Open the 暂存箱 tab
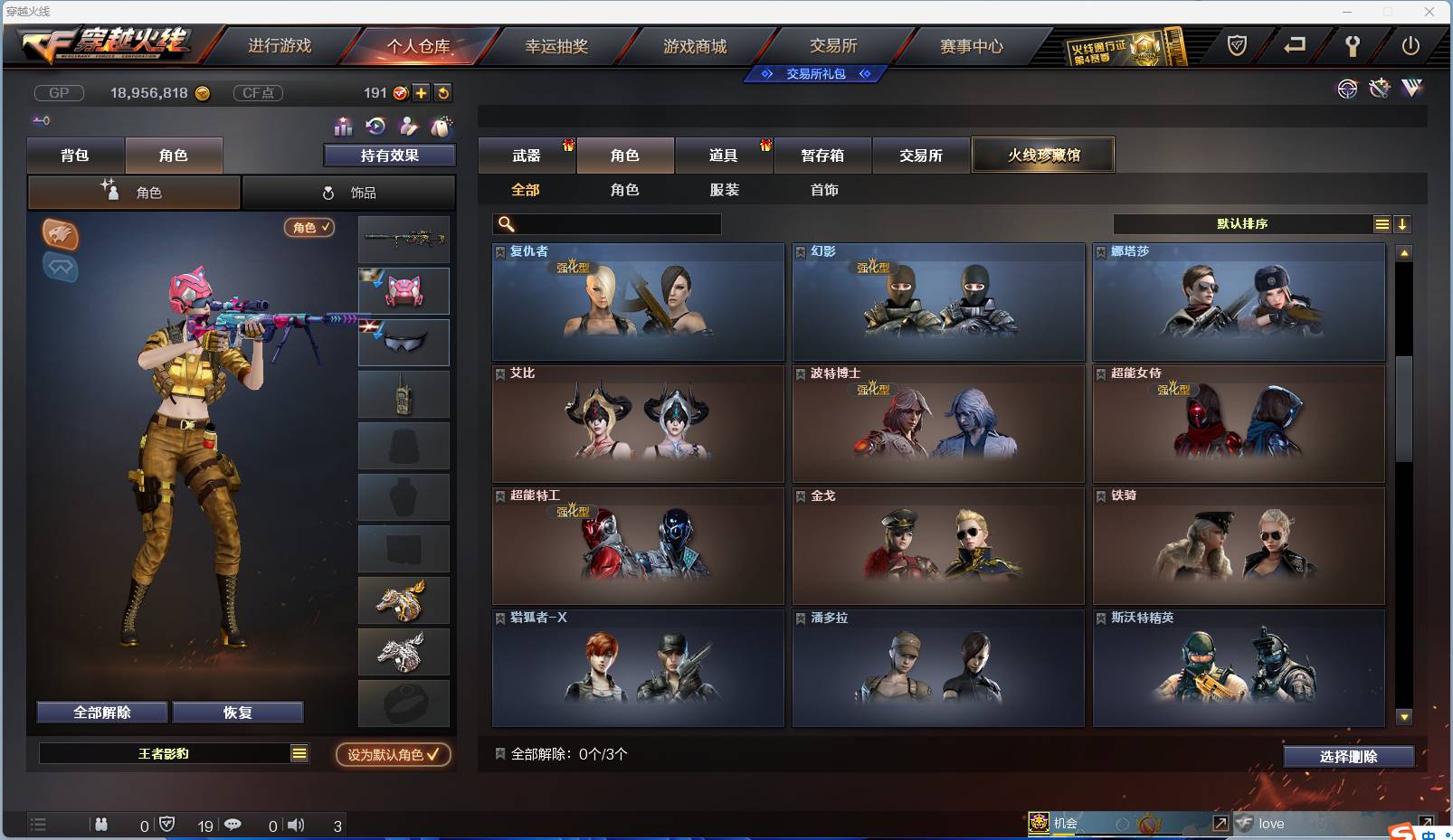This screenshot has height=840, width=1453. 821,156
